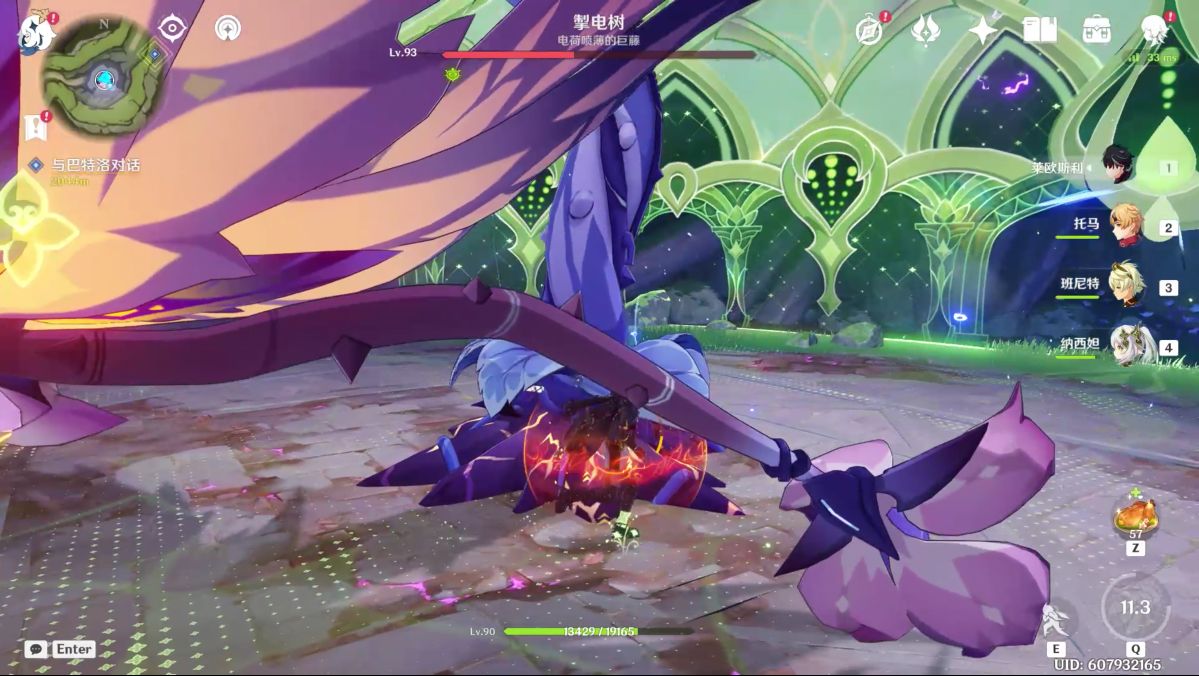1199x676 pixels.
Task: Open the Paimon main menu
Action: 36,33
